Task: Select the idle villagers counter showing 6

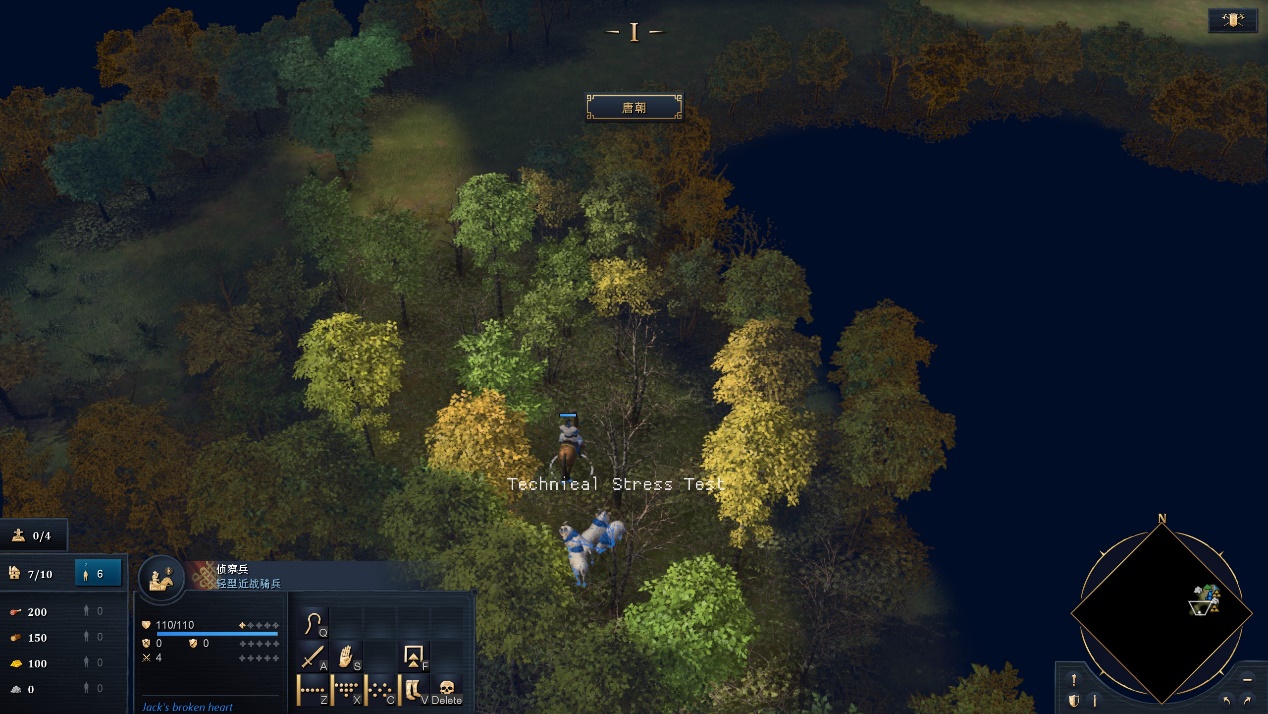Action: 98,574
